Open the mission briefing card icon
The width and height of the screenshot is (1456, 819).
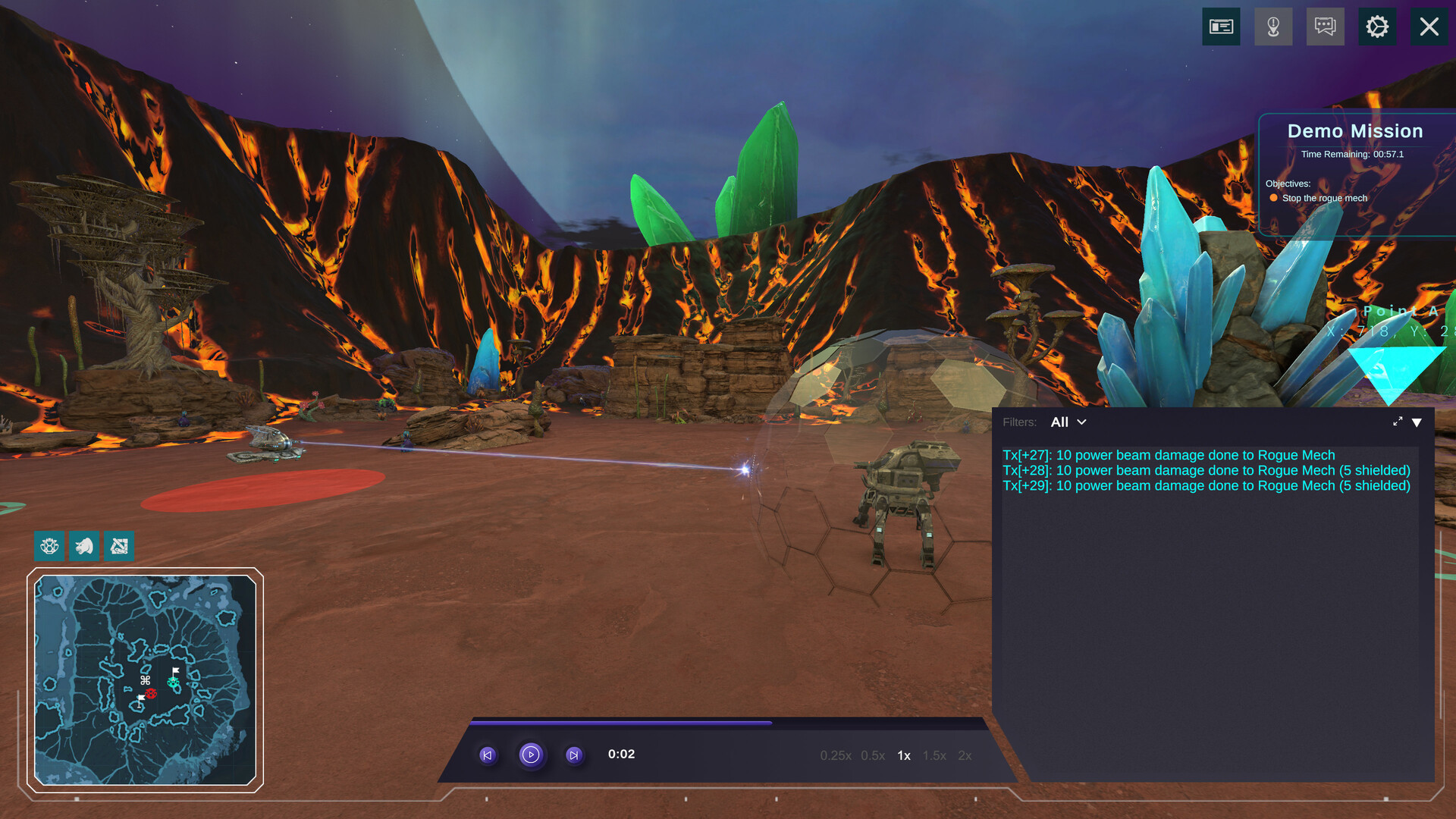(x=1221, y=27)
